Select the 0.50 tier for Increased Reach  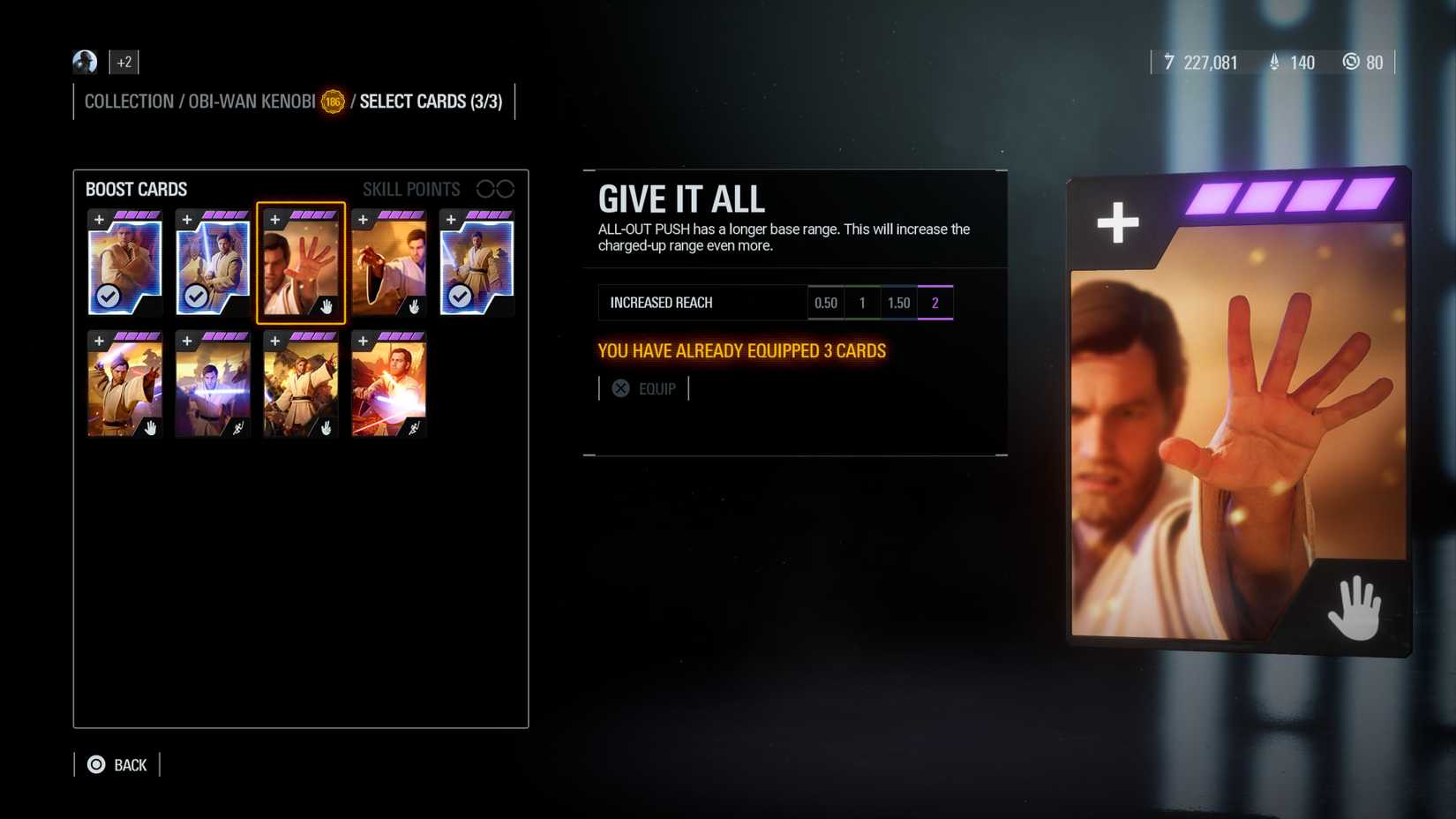[825, 302]
